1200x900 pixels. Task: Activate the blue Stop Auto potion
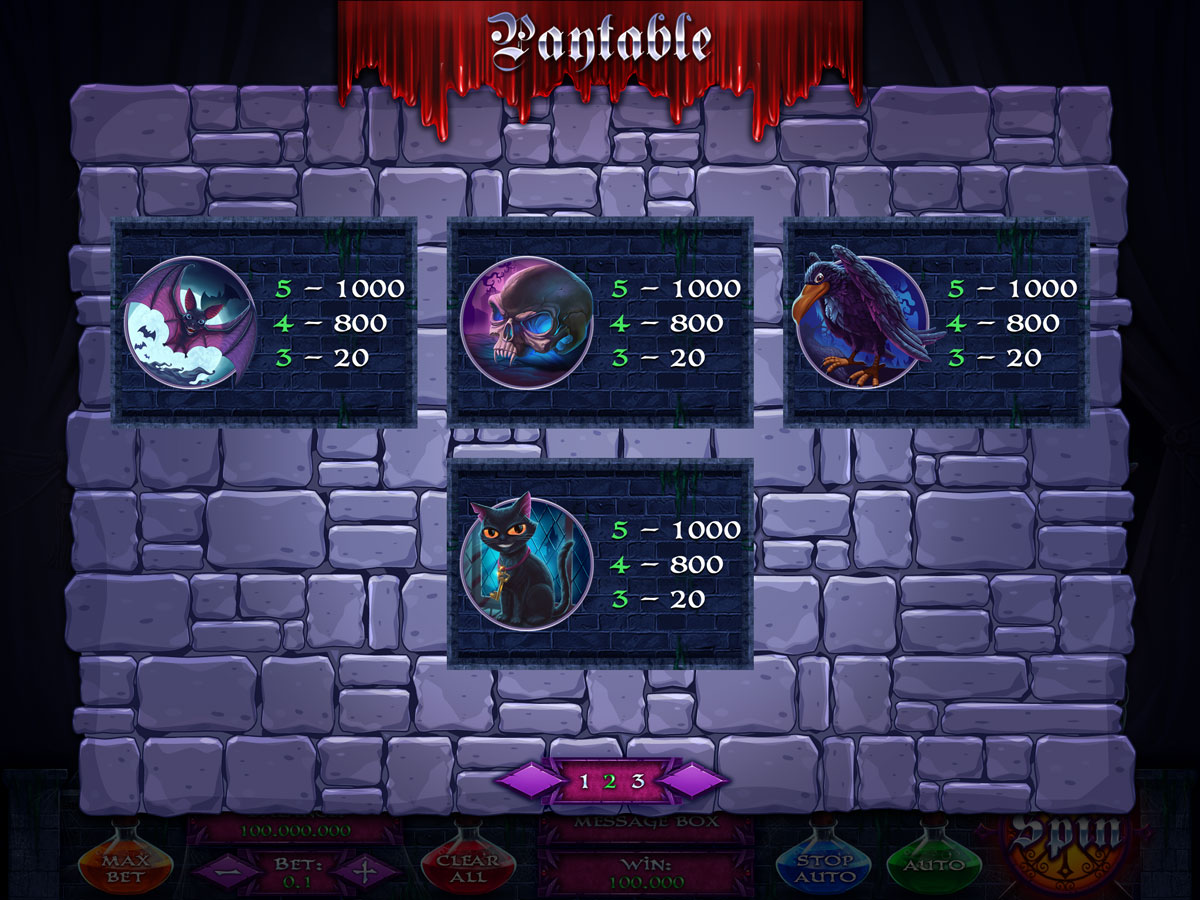click(x=823, y=866)
